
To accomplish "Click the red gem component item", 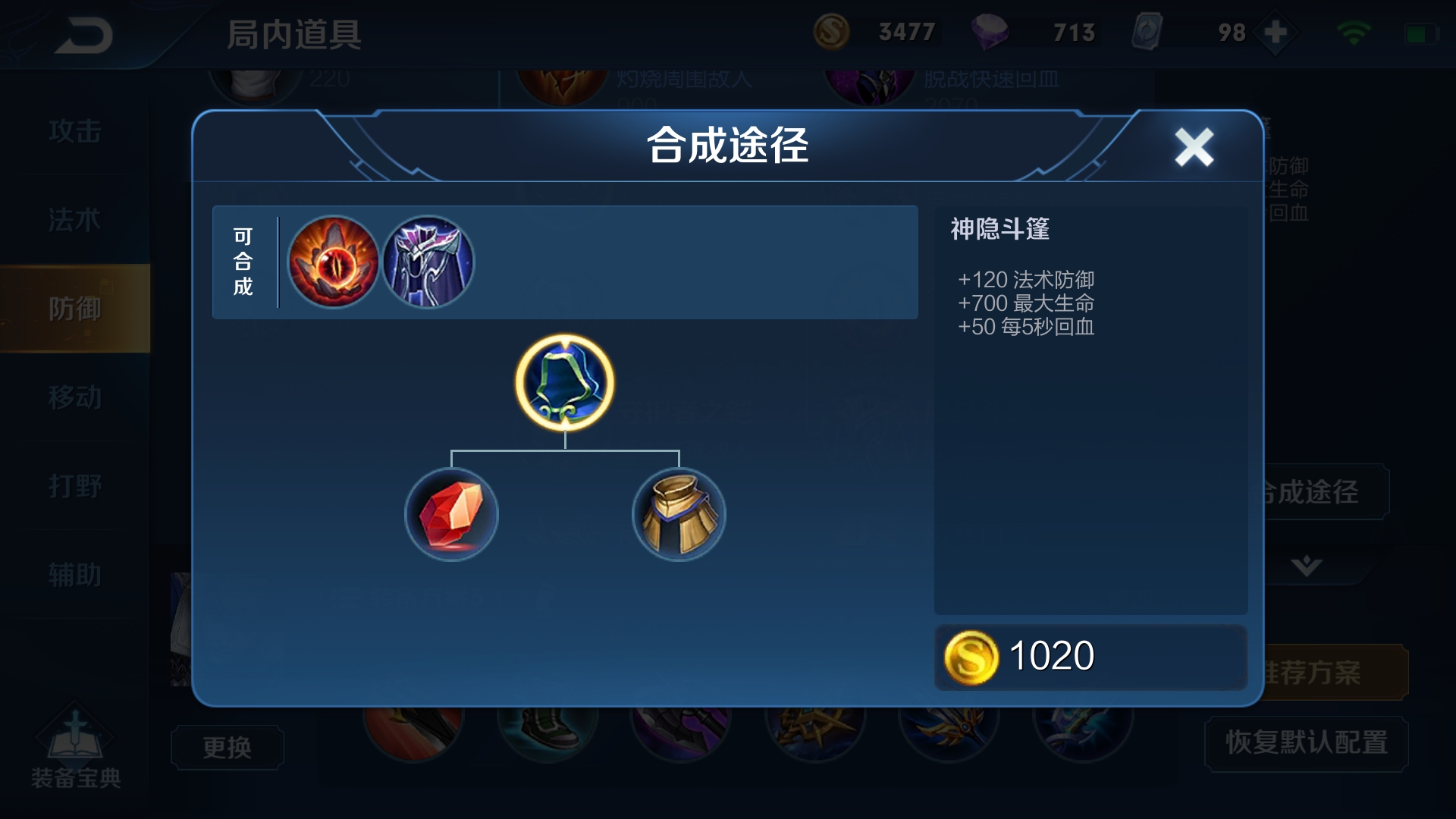I will pyautogui.click(x=452, y=514).
